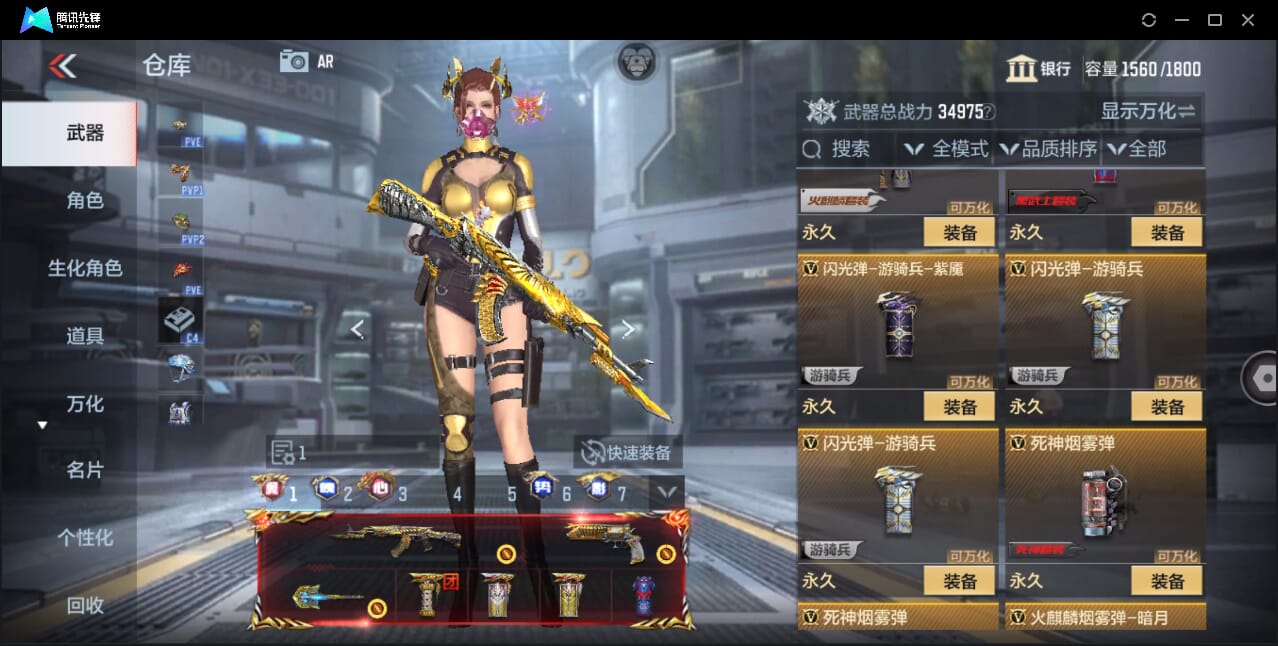Go back using the double-arrow button
The image size is (1278, 646).
tap(62, 66)
